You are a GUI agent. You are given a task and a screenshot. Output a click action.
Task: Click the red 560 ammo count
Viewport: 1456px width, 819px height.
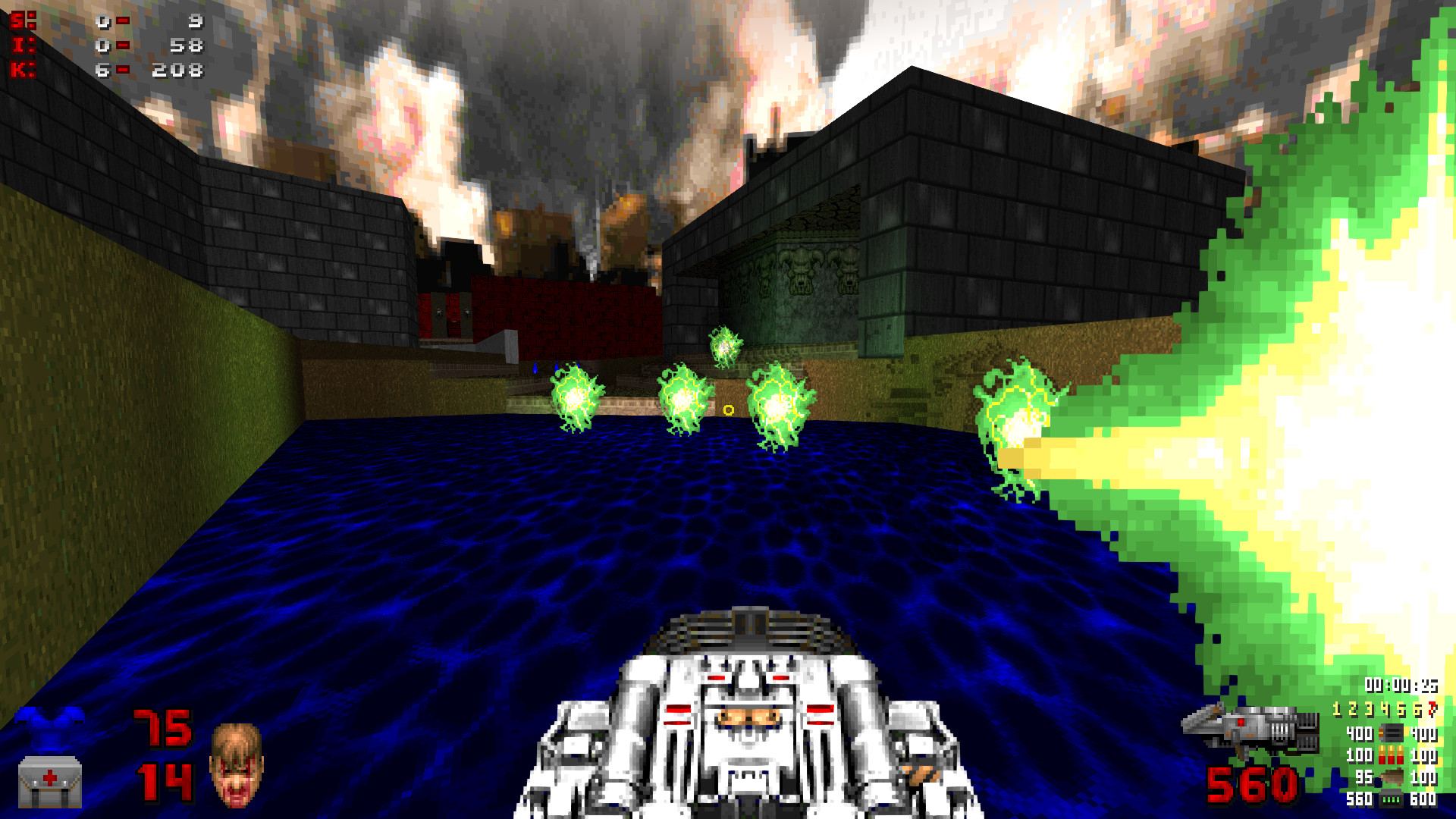[x=1251, y=786]
